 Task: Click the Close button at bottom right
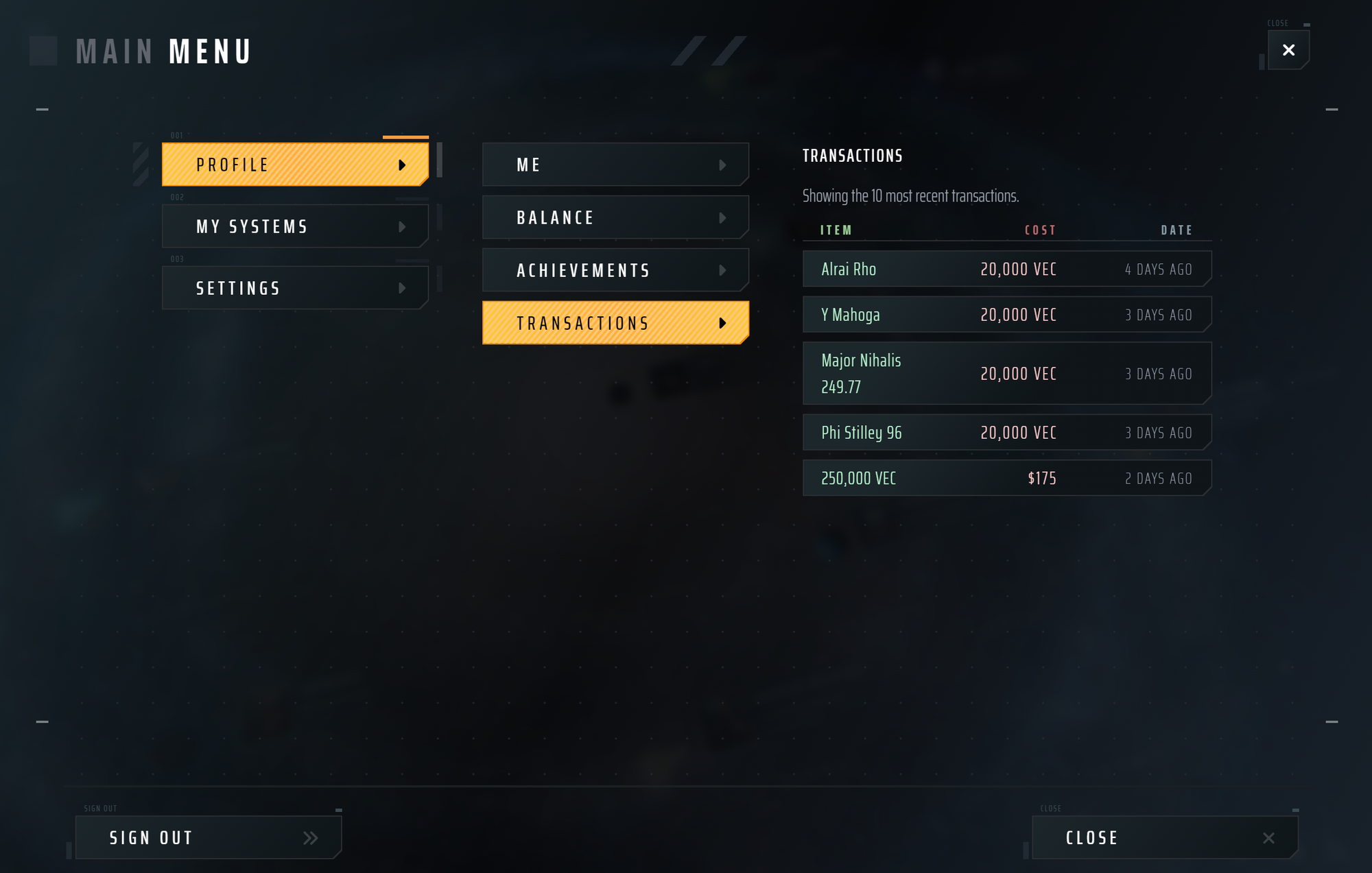point(1152,837)
